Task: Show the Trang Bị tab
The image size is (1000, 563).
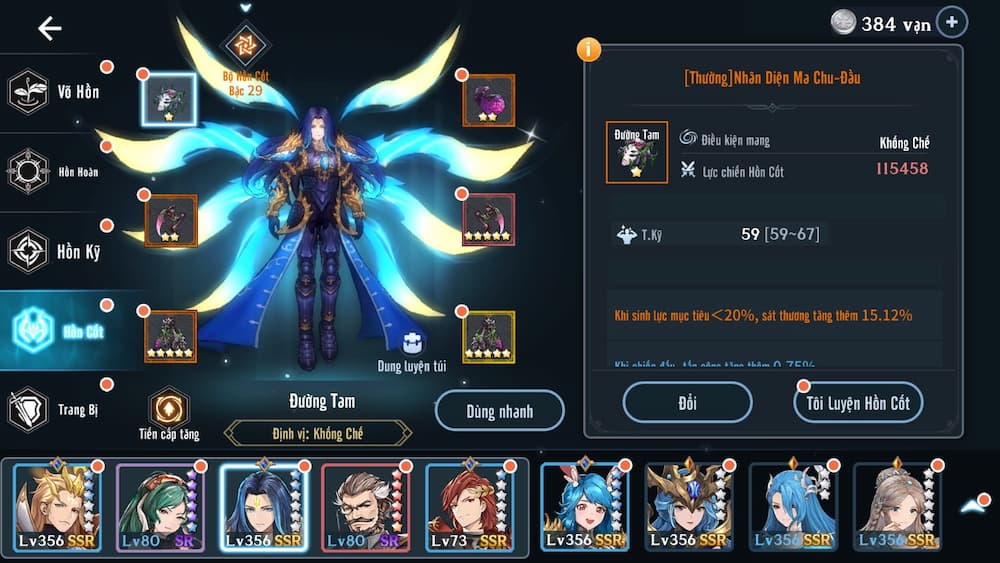Action: (x=55, y=409)
